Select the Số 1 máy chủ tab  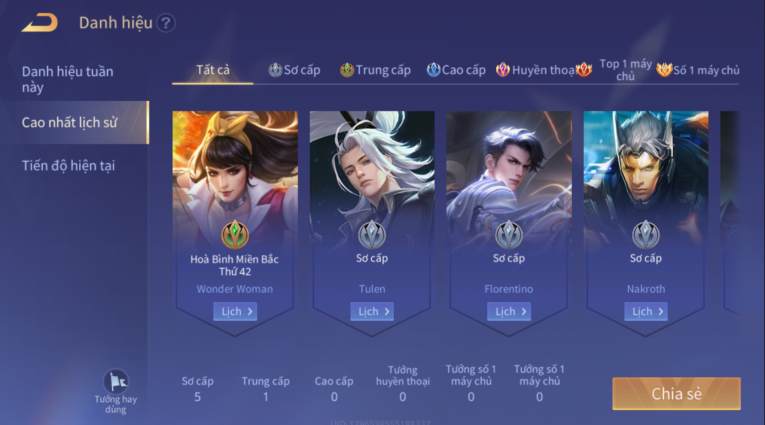point(698,70)
